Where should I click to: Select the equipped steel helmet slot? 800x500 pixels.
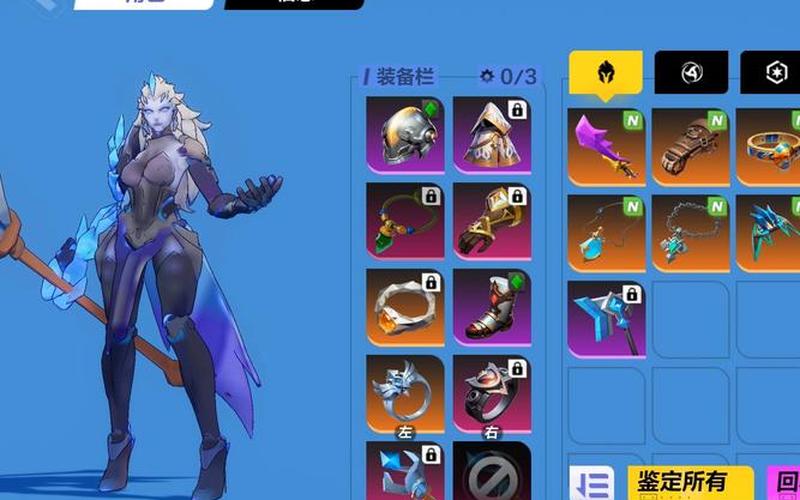coord(405,134)
